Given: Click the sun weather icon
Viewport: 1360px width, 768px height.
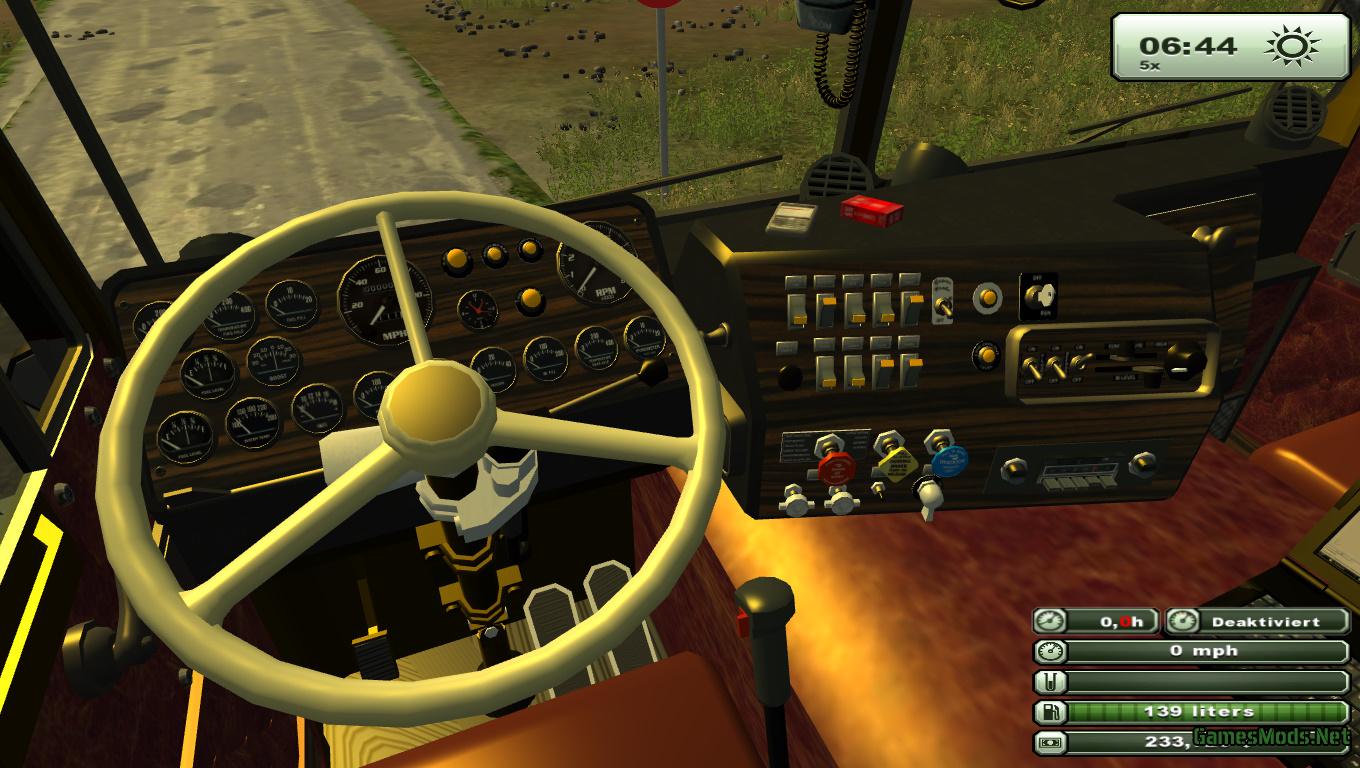Looking at the screenshot, I should (x=1292, y=46).
